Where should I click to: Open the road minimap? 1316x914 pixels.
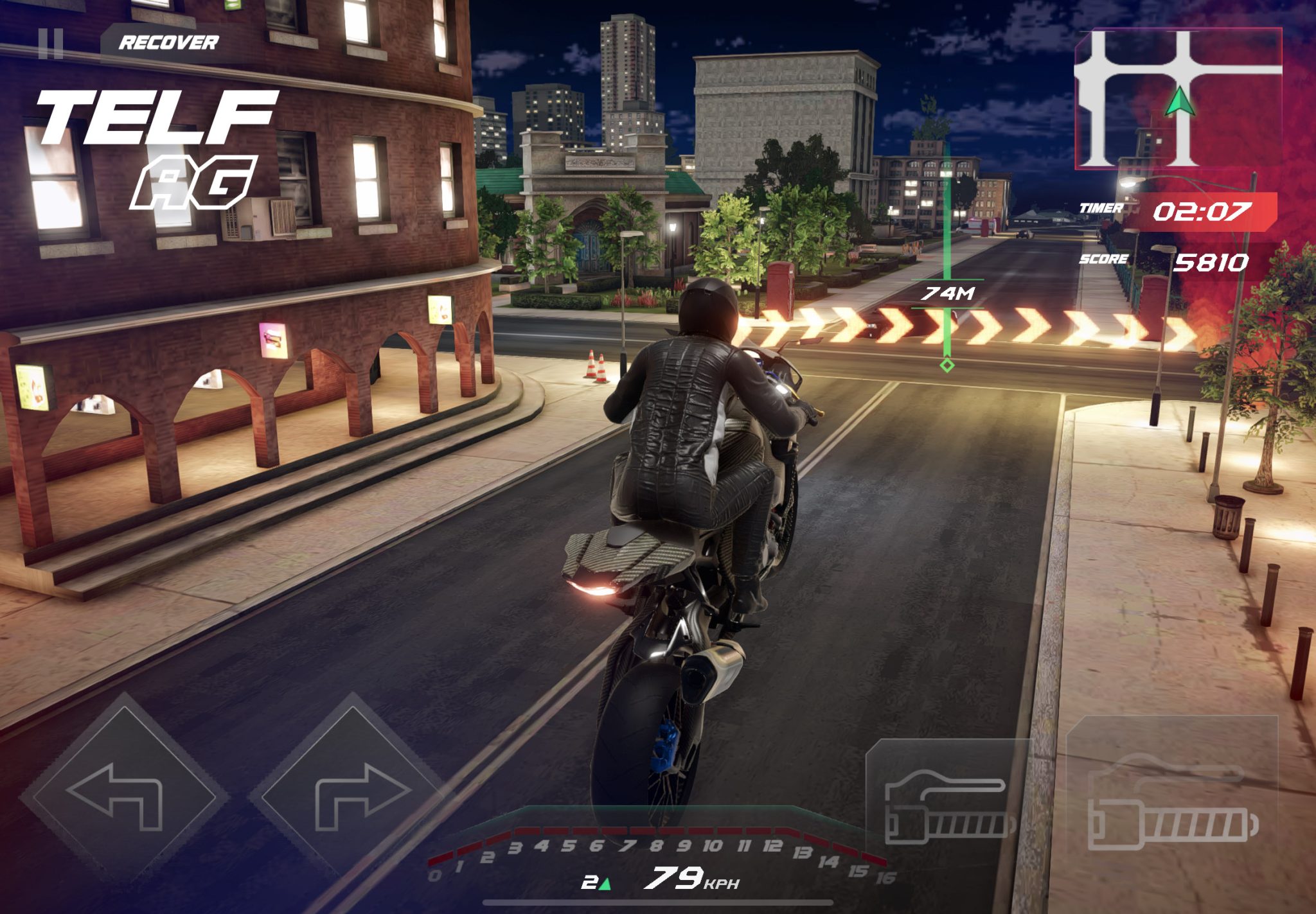tap(1177, 99)
